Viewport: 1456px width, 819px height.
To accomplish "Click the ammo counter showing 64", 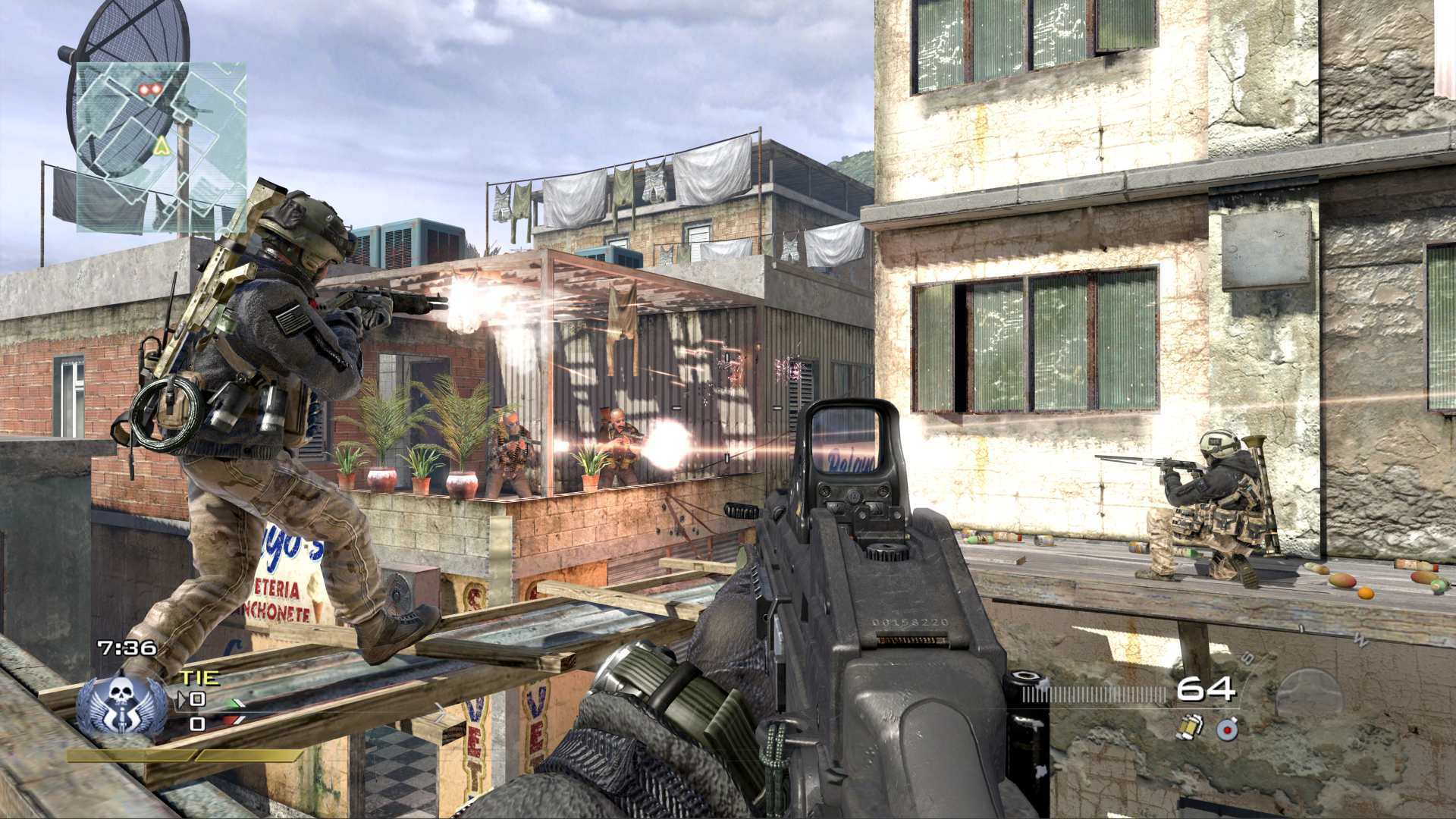I will (x=1207, y=688).
